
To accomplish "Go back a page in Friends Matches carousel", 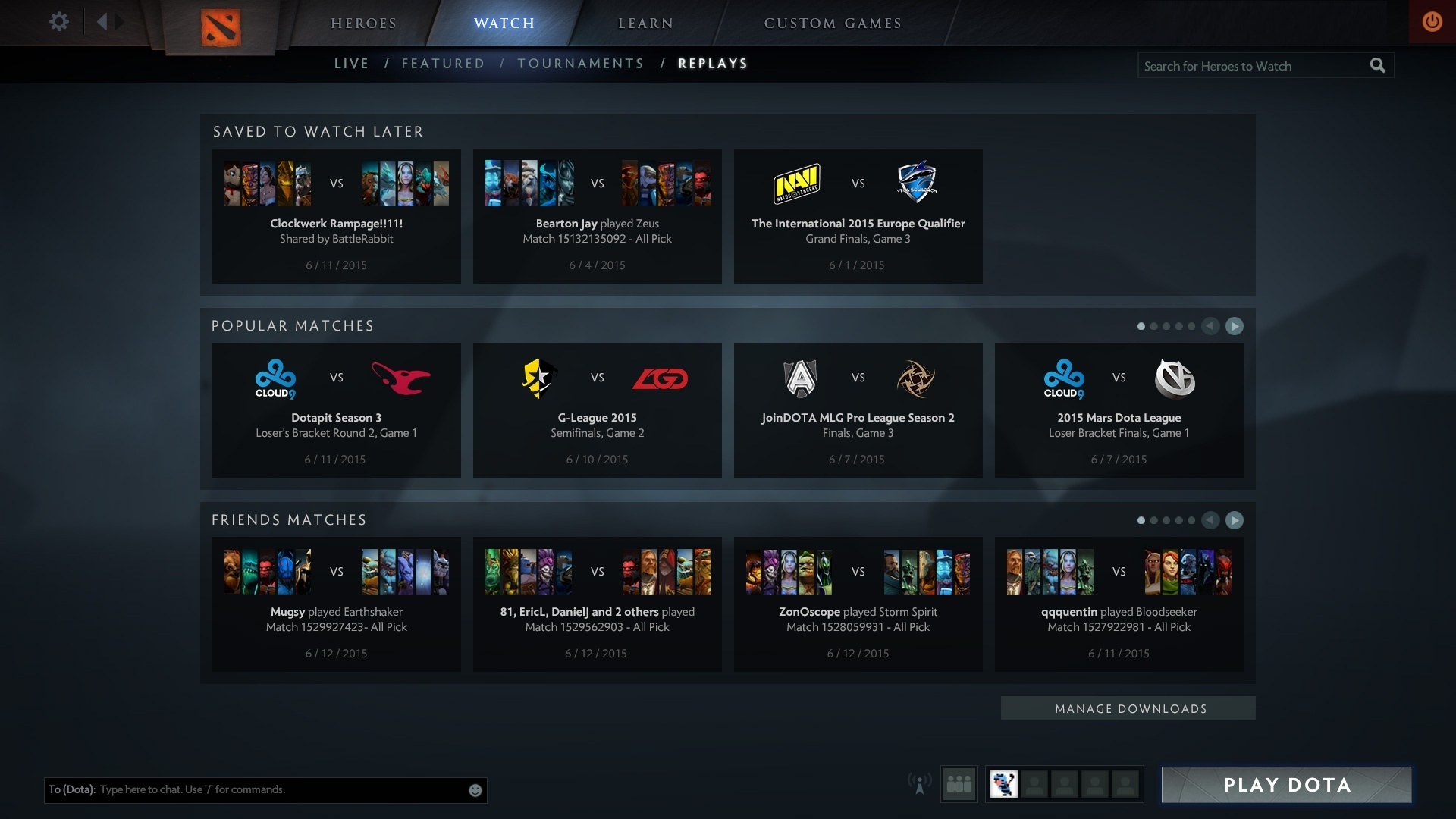I will [1211, 521].
